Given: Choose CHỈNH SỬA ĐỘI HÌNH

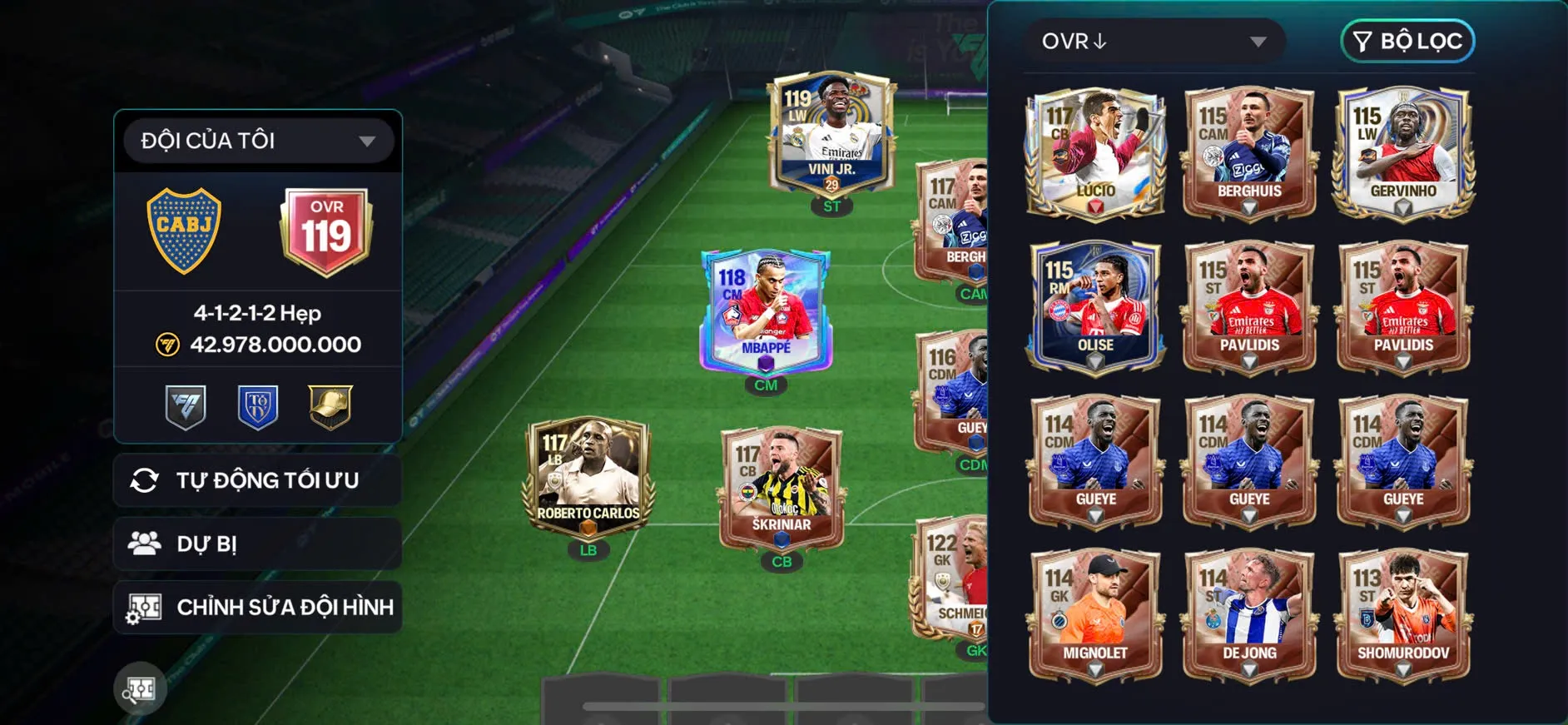Looking at the screenshot, I should (x=258, y=607).
